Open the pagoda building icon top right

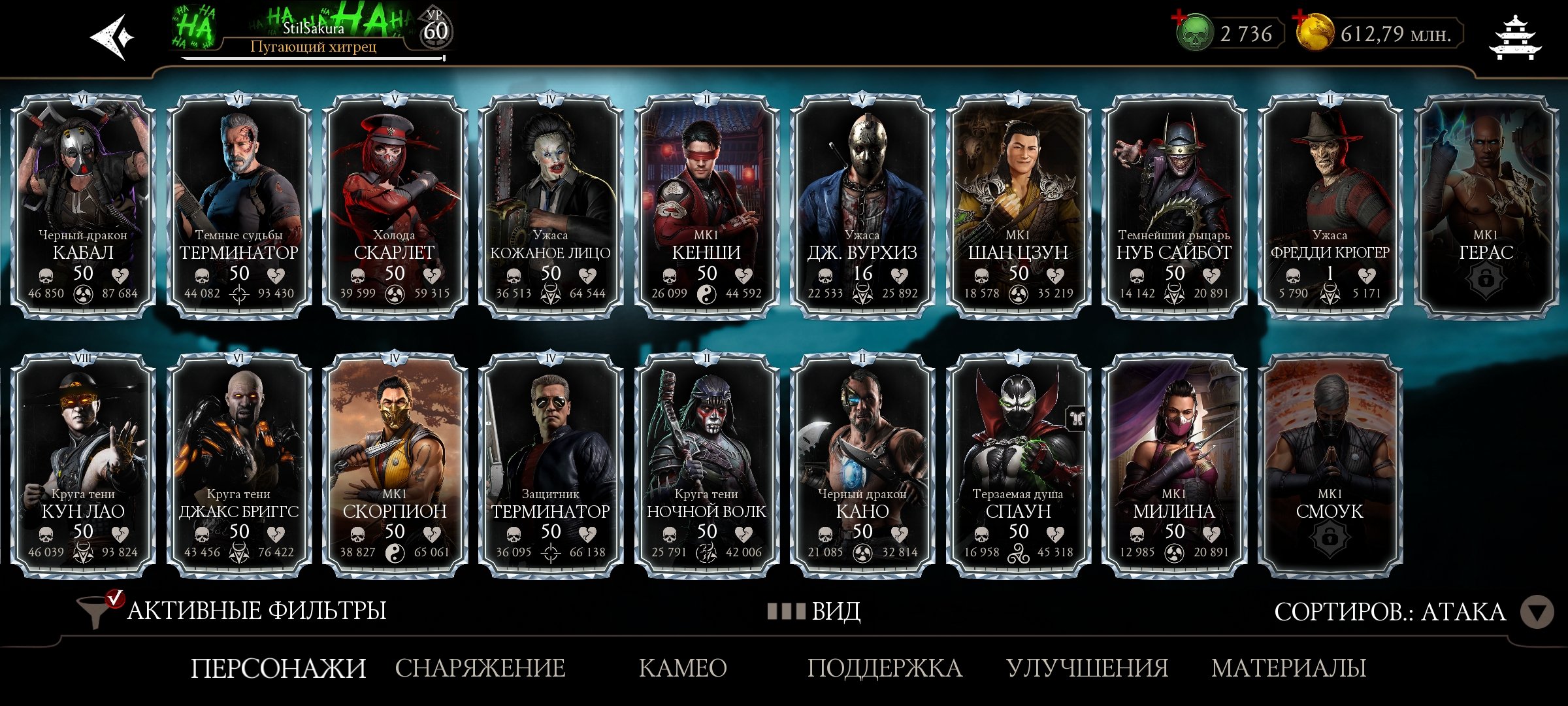tap(1514, 36)
